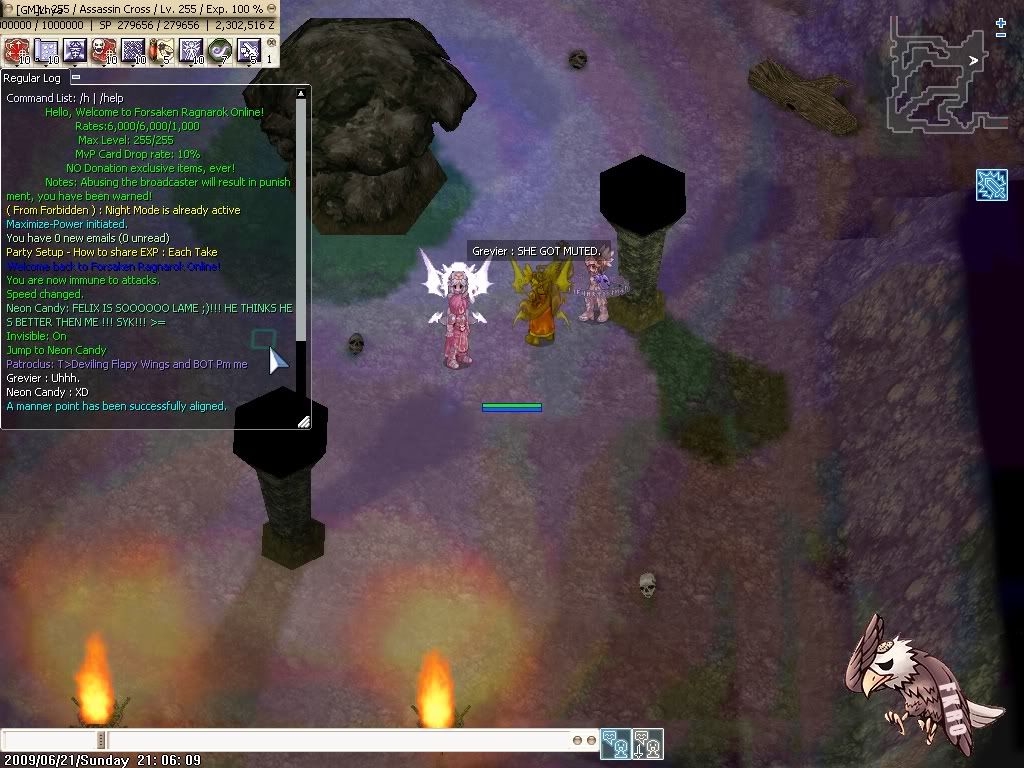This screenshot has width=1024, height=768.
Task: Click the minimap zoom-in plus button
Action: tap(1001, 22)
